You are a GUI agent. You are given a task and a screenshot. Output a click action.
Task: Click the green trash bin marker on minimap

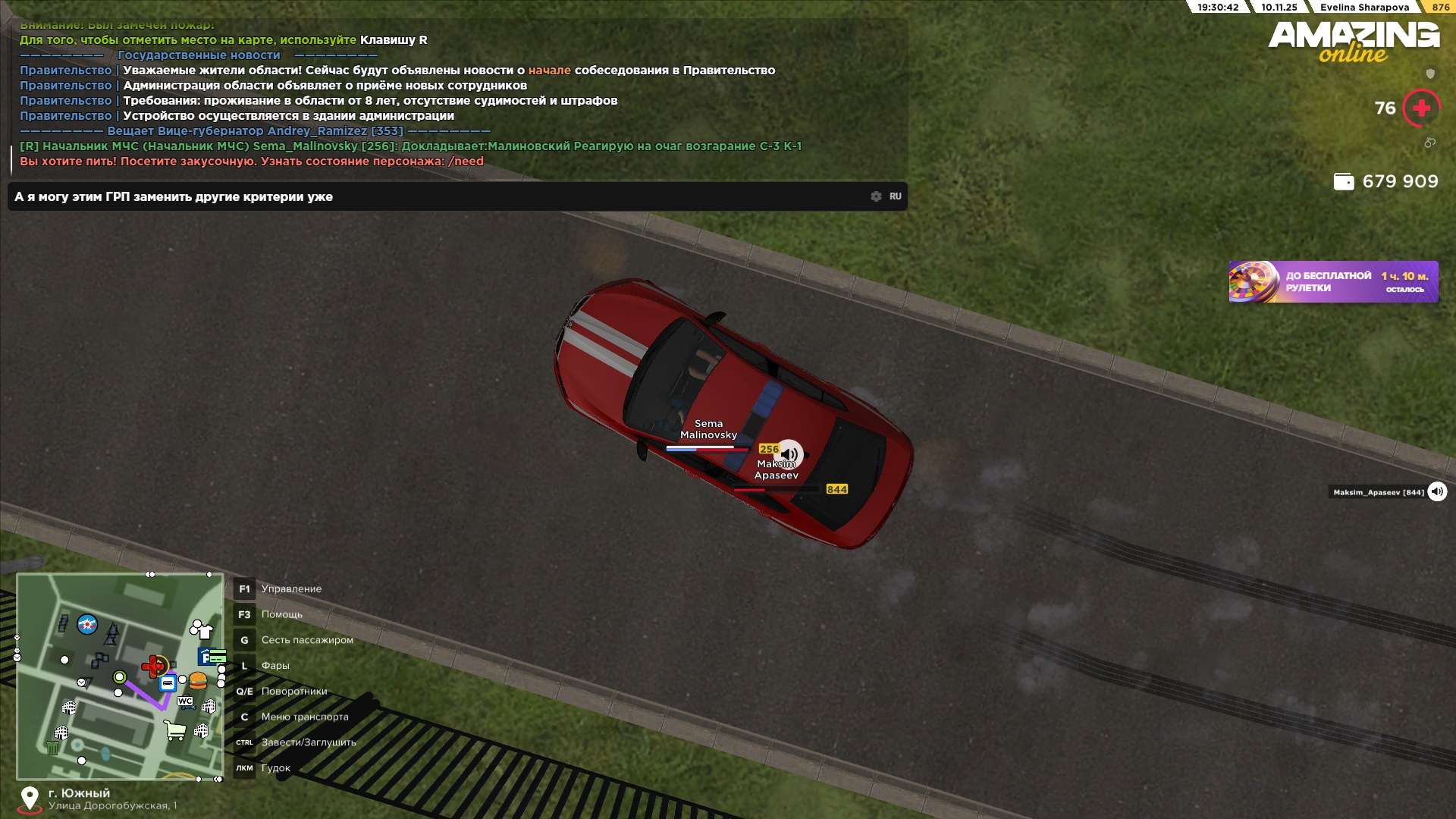pyautogui.click(x=52, y=748)
